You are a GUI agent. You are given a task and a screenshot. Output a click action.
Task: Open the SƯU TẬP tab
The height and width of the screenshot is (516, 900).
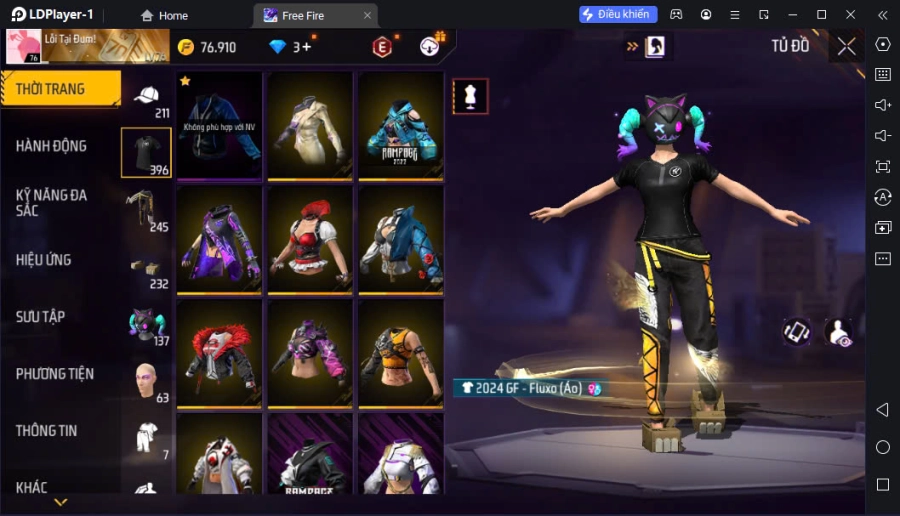tap(41, 317)
